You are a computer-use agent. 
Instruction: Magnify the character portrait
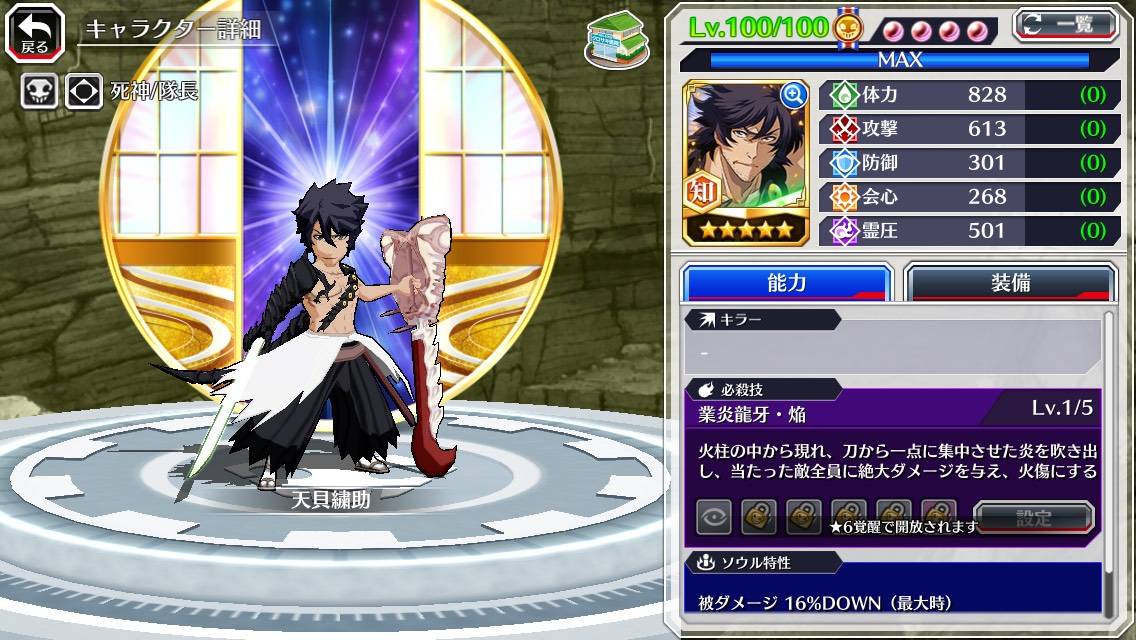click(794, 95)
